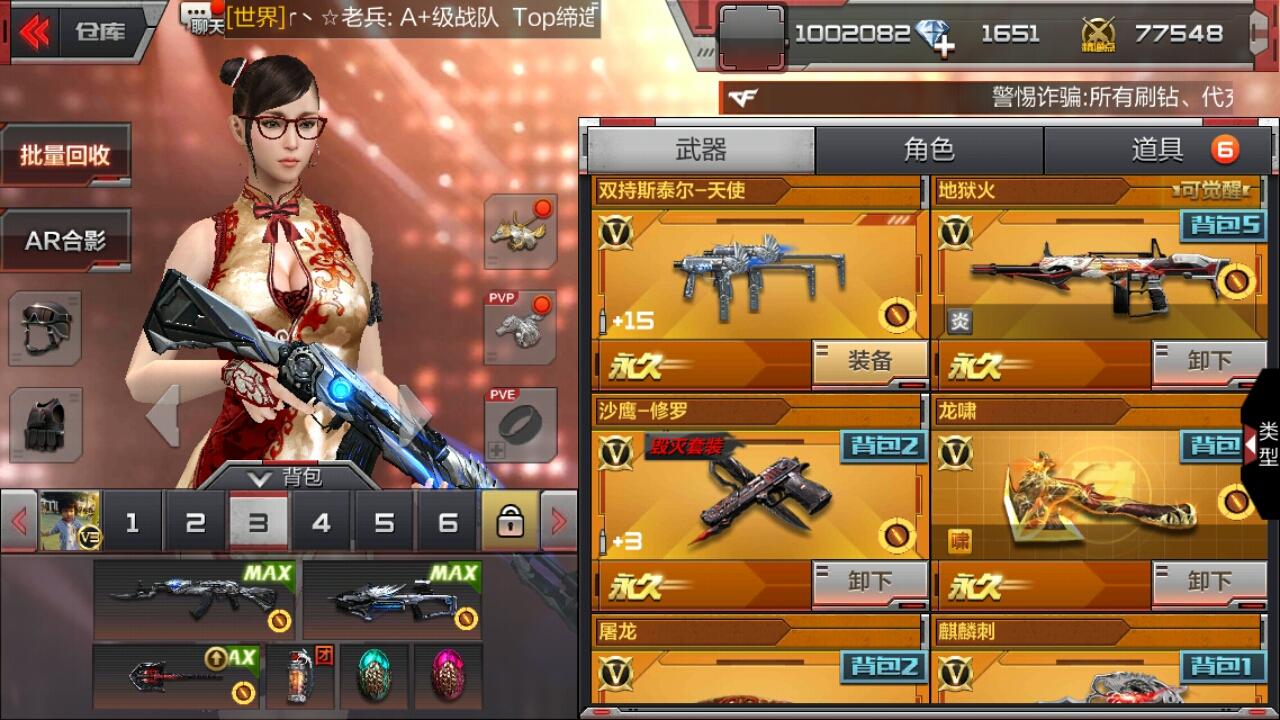Expand the 类型 type filter side tab
This screenshot has width=1280, height=720.
point(1263,443)
